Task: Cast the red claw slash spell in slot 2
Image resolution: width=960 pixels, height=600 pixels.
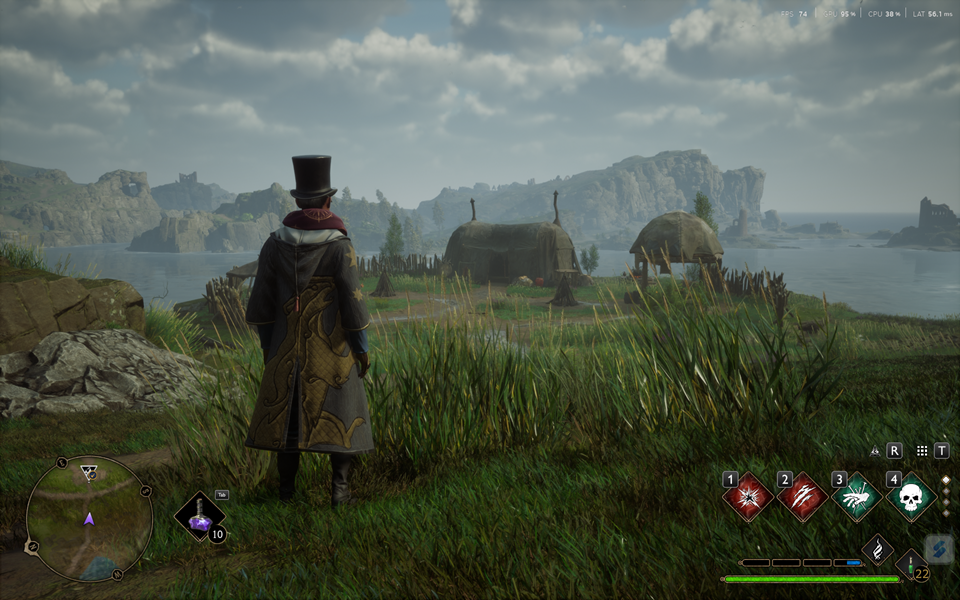Action: pyautogui.click(x=802, y=497)
